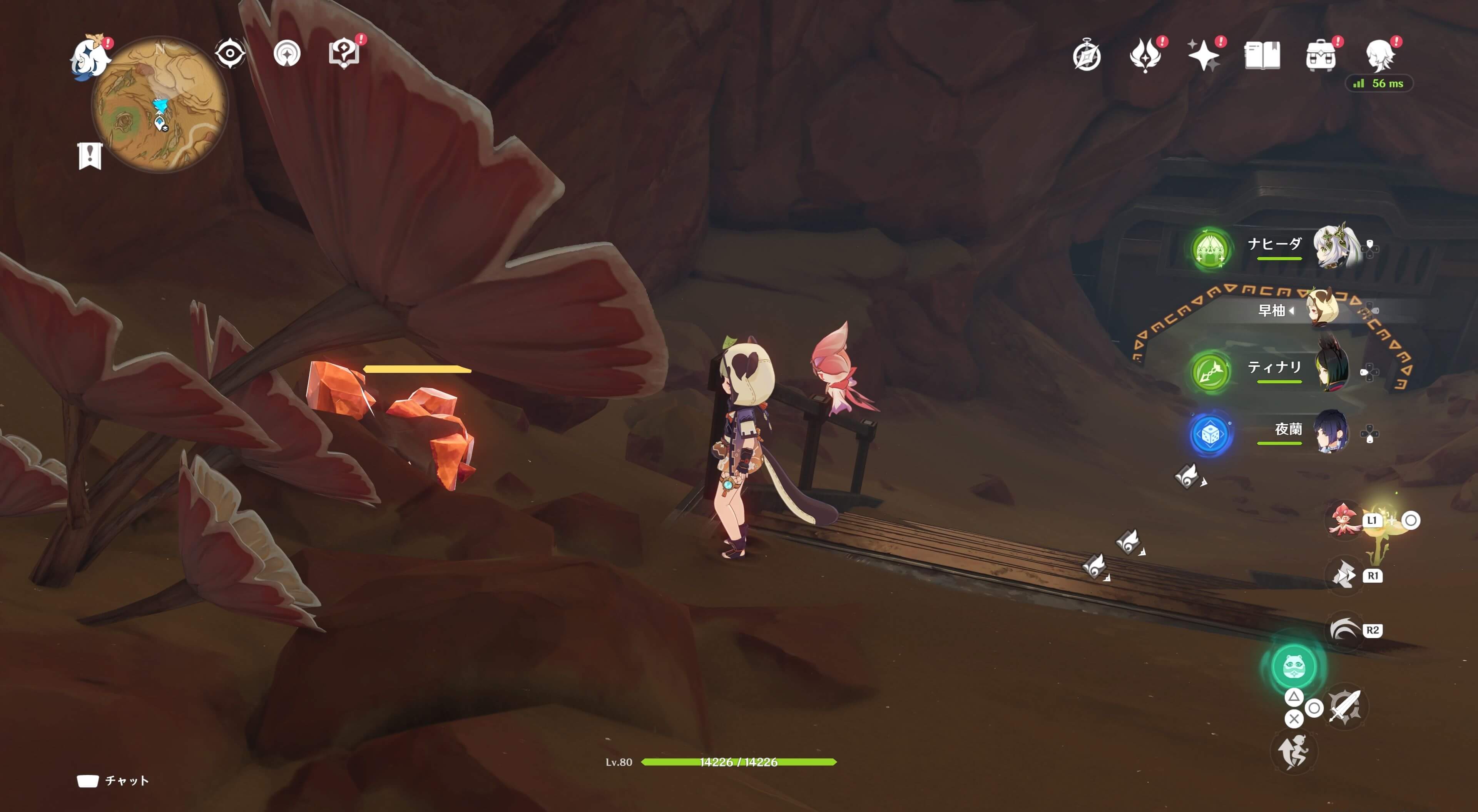Open the Events flame-crest icon
The width and height of the screenshot is (1478, 812).
(1145, 56)
